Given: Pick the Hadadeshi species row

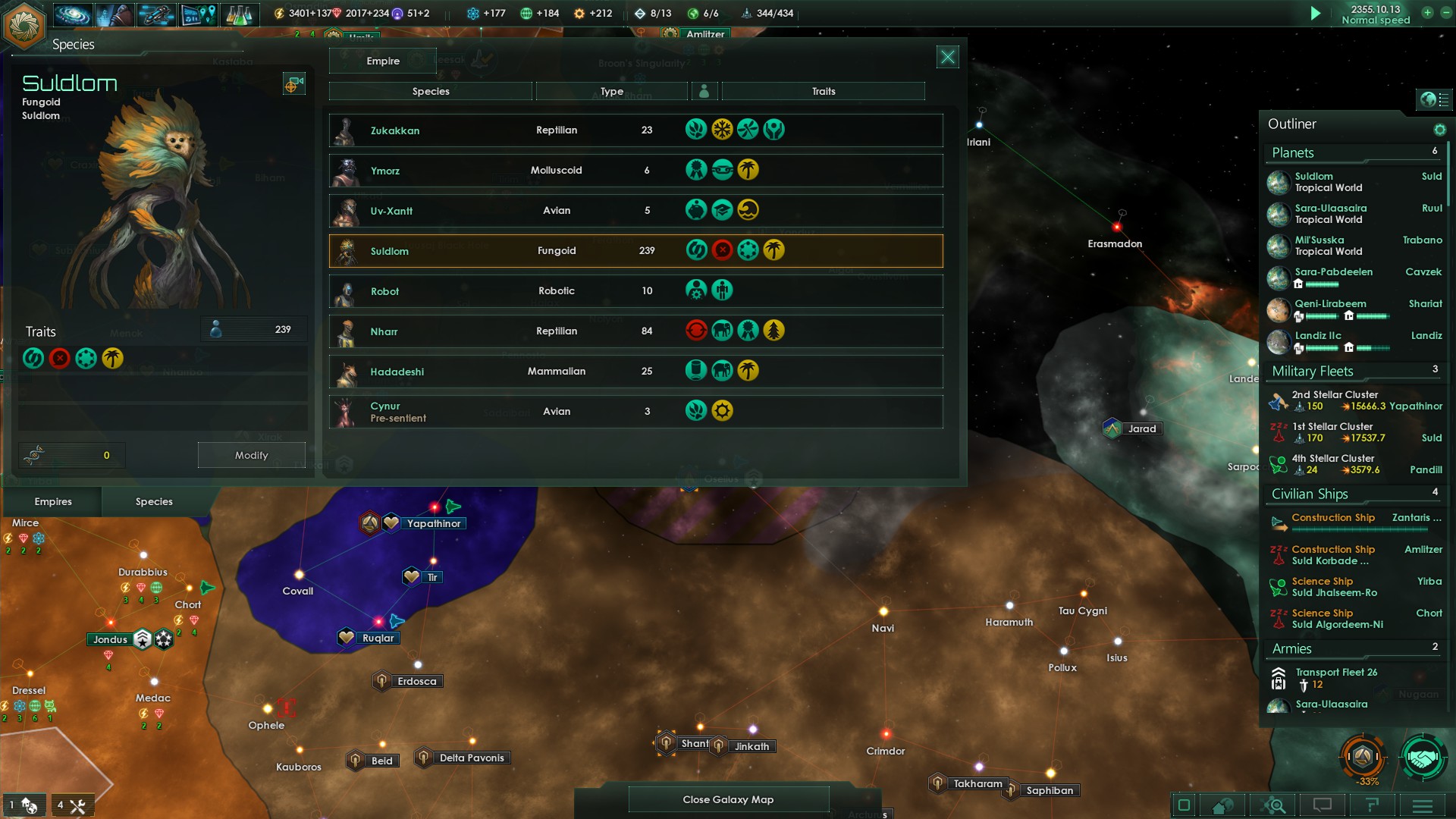Looking at the screenshot, I should pos(635,372).
